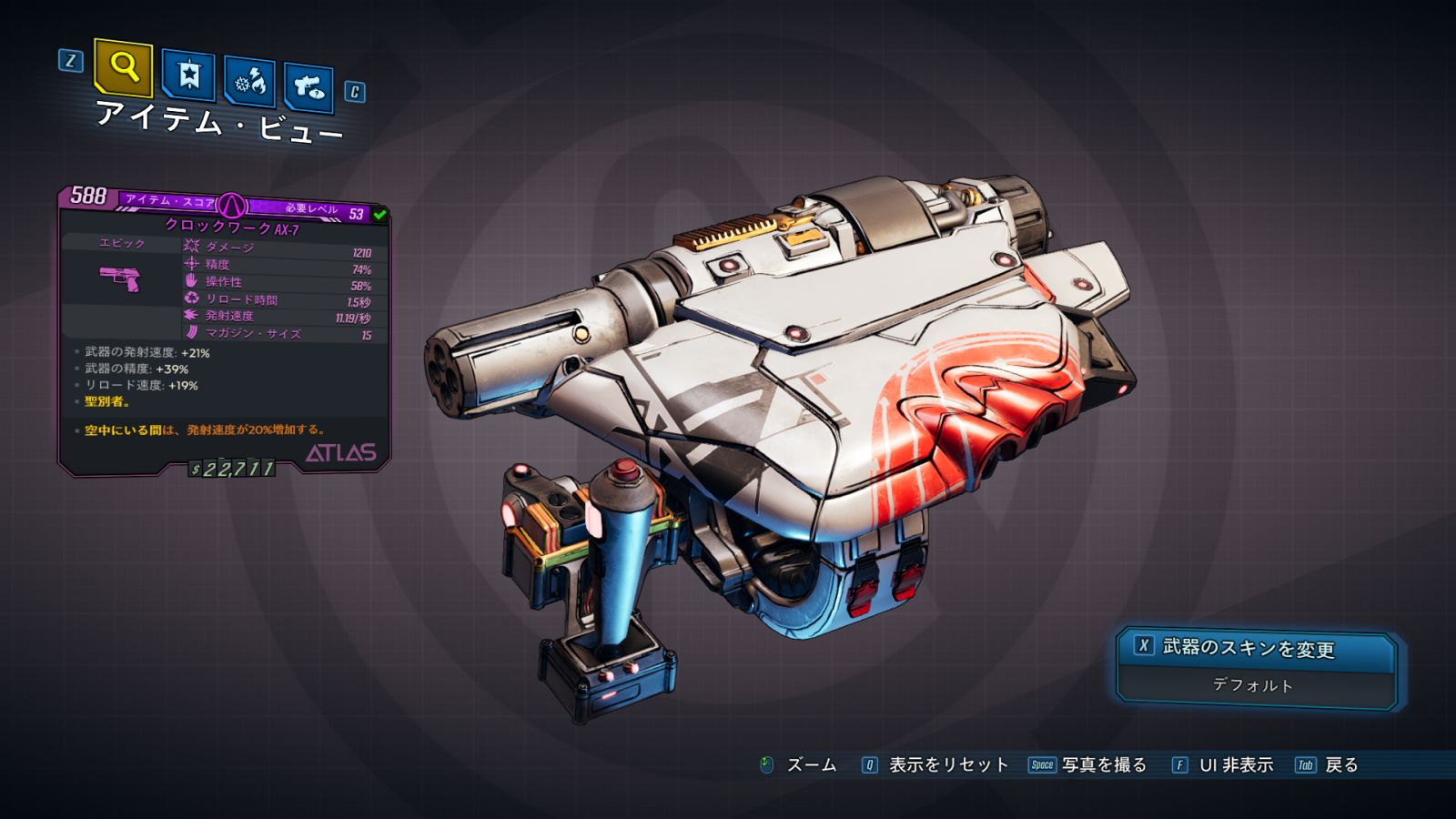Select the magnifying glass Item View tab
Image resolution: width=1456 pixels, height=819 pixels.
[x=123, y=67]
